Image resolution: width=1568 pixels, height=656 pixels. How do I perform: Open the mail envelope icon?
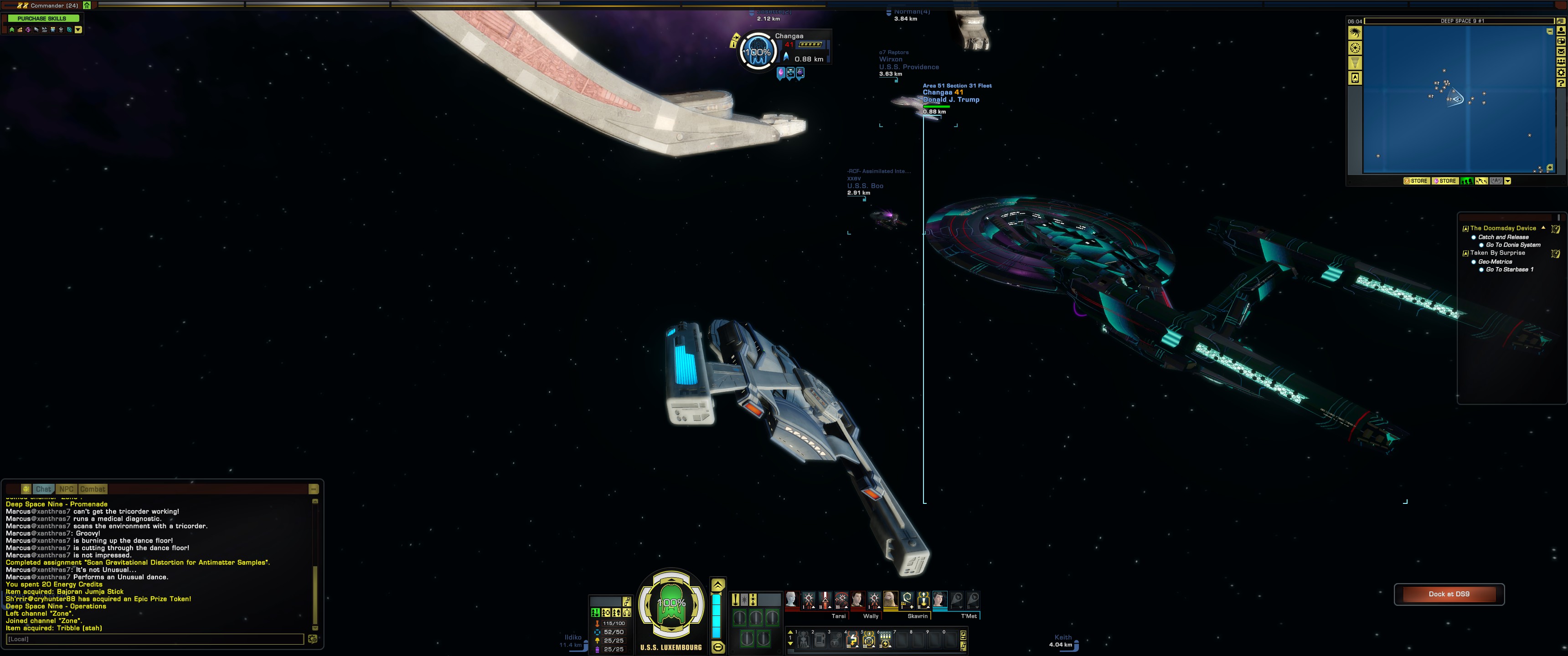point(1561,52)
